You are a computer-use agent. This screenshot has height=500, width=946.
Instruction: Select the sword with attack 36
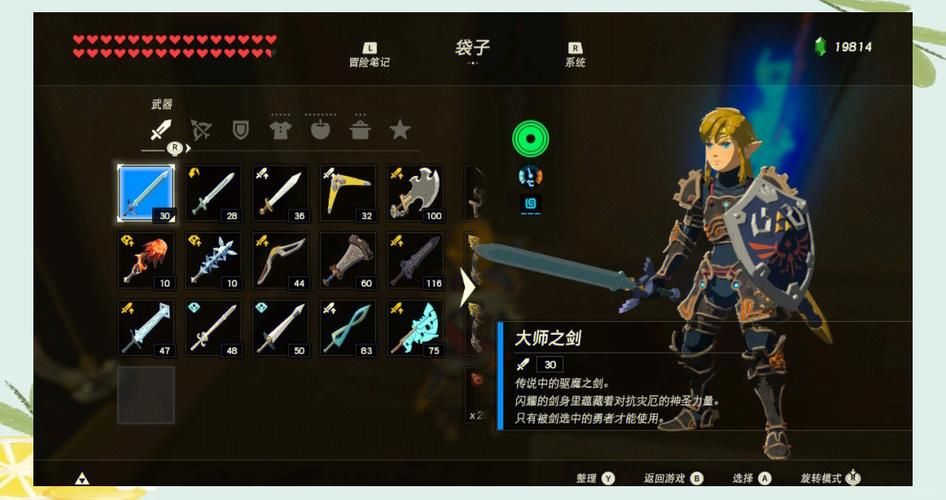tap(281, 193)
